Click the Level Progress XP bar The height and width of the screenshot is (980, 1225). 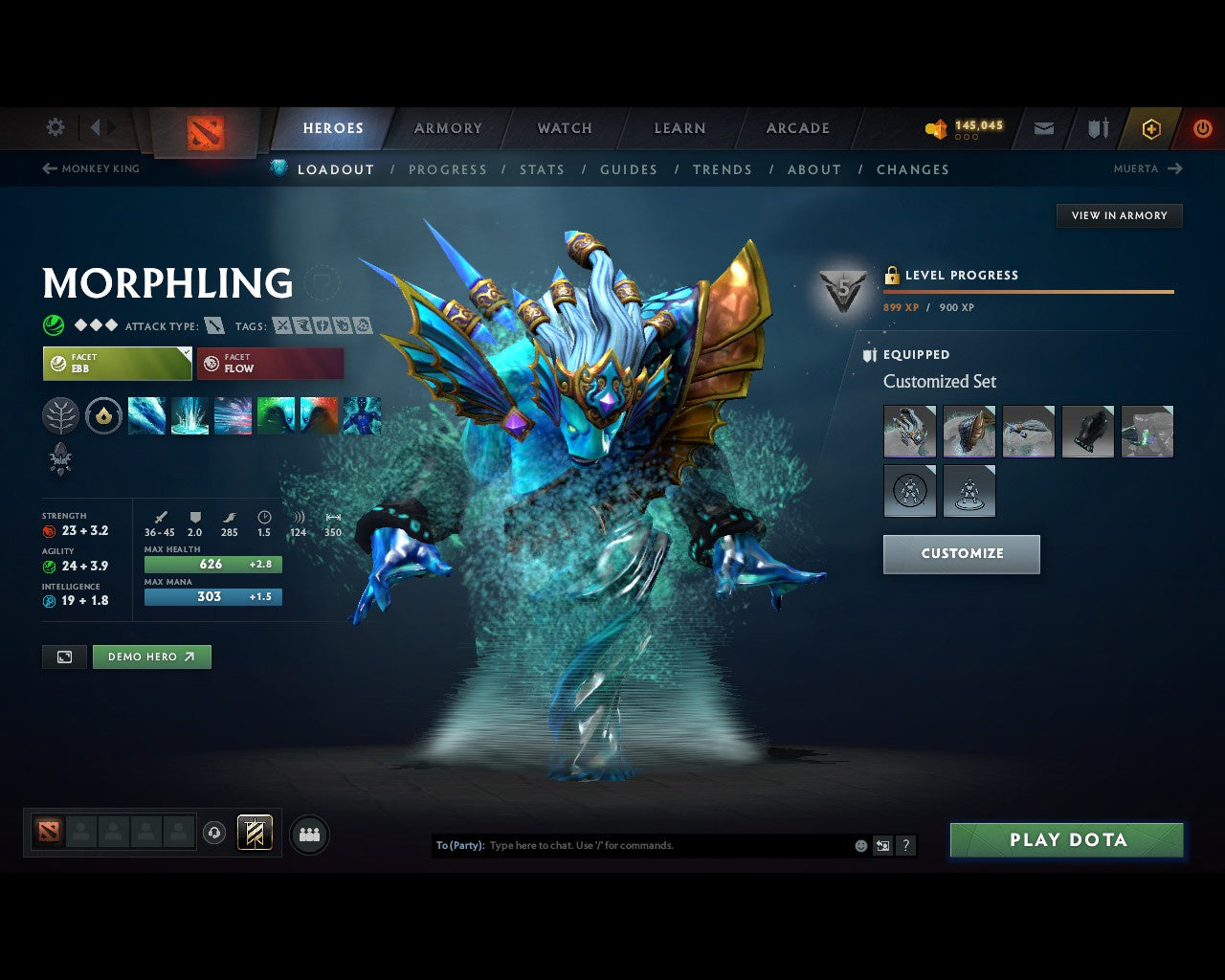click(x=1029, y=293)
